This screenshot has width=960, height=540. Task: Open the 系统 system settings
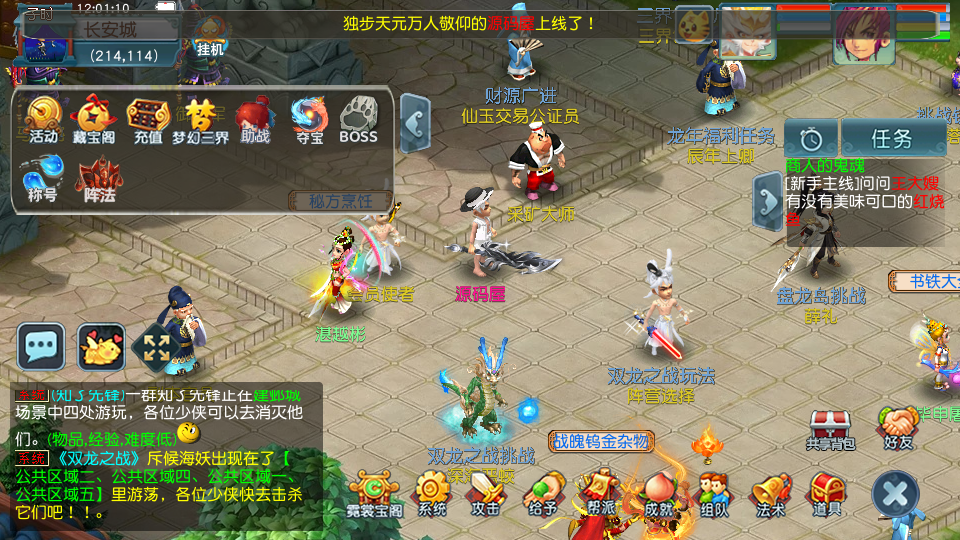(x=432, y=494)
